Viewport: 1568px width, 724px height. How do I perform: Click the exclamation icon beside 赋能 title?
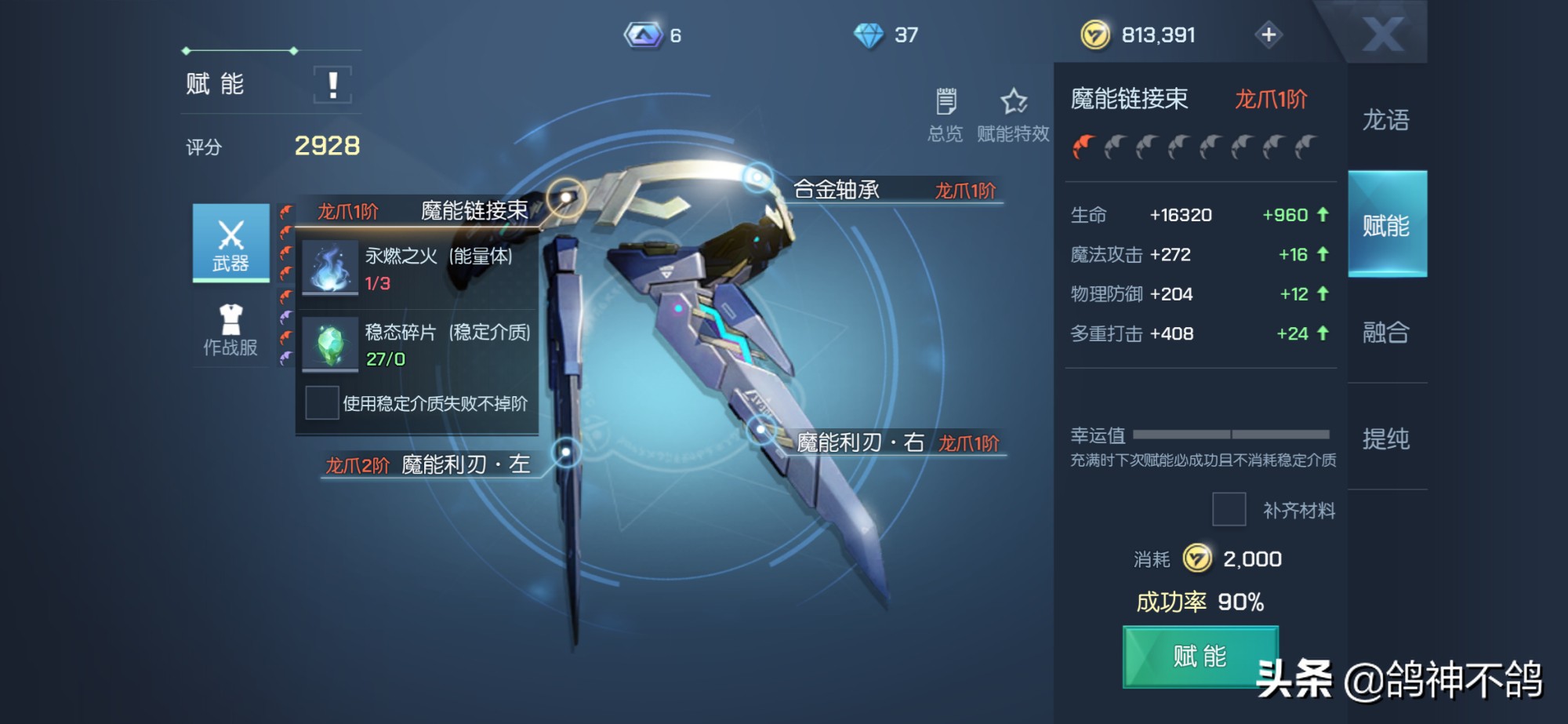pyautogui.click(x=333, y=84)
